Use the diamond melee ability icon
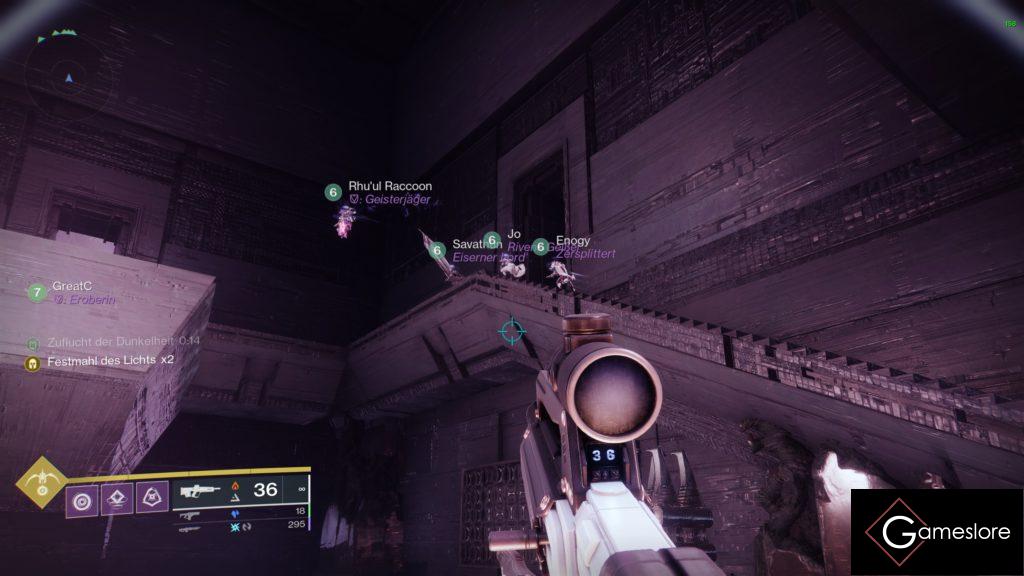 click(x=116, y=498)
